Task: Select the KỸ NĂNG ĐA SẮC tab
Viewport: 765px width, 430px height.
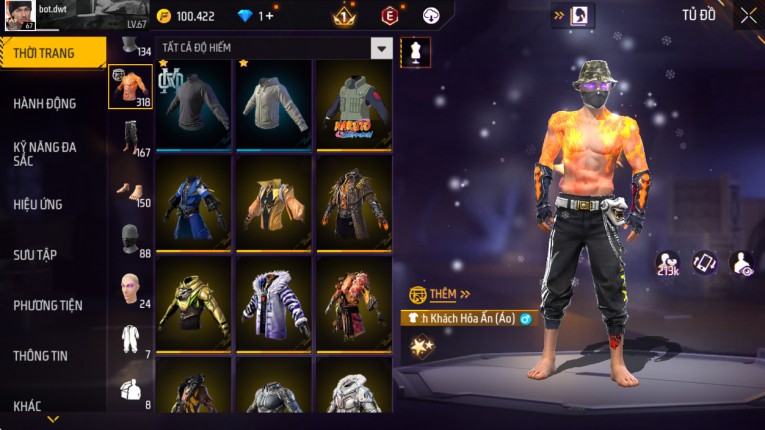Action: point(45,153)
